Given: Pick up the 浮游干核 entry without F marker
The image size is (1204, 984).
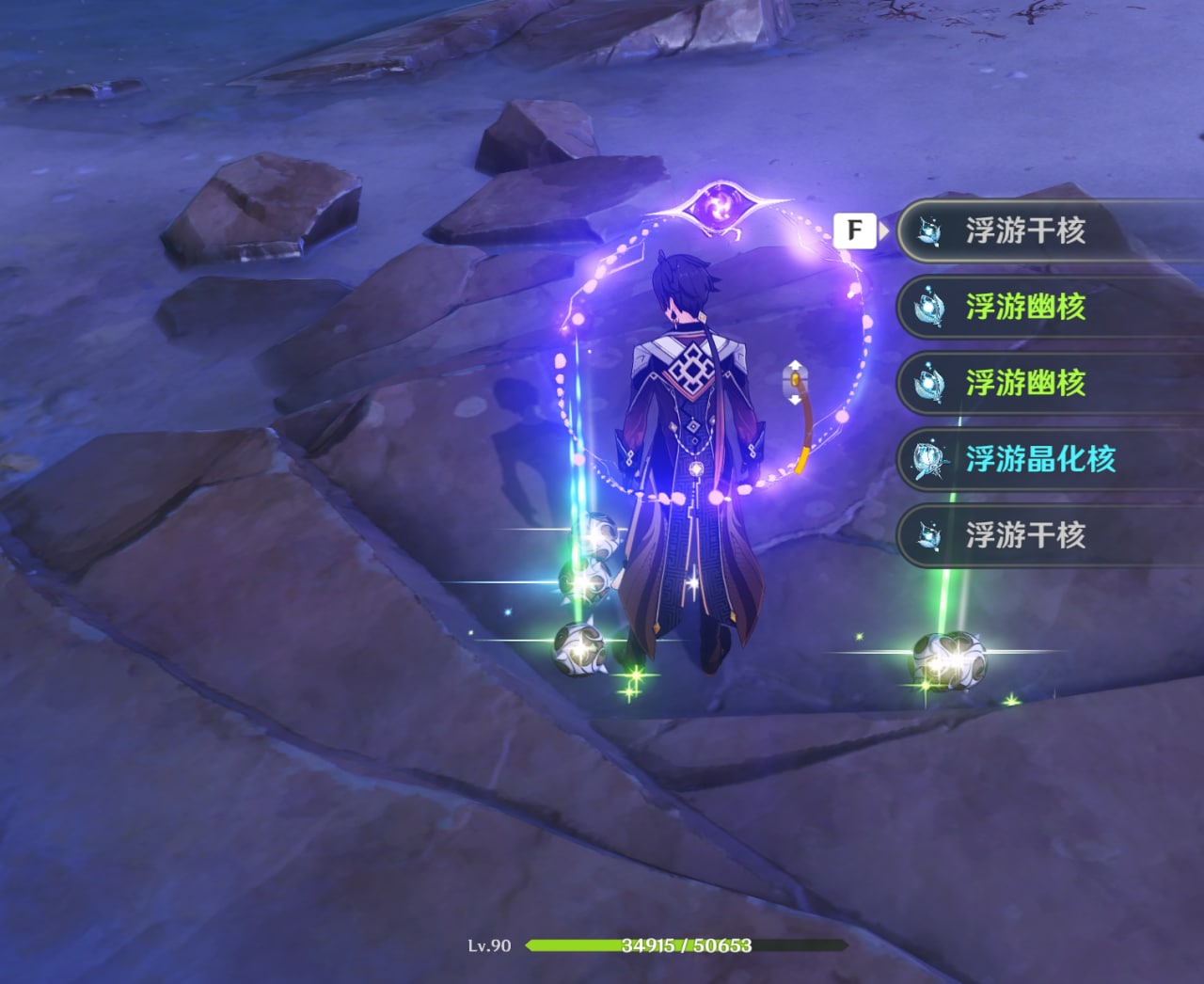Looking at the screenshot, I should [1025, 535].
